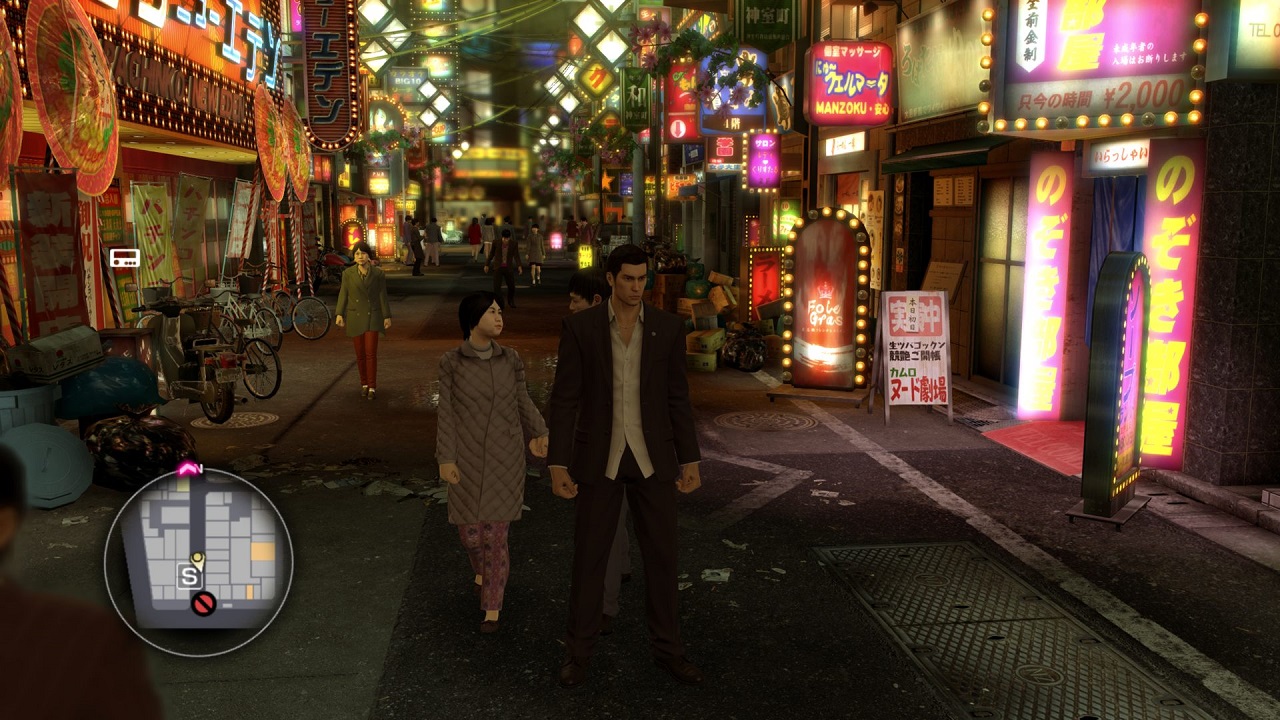This screenshot has height=720, width=1280.
Task: Click the white signboard on the sidewalk
Action: pos(917,350)
